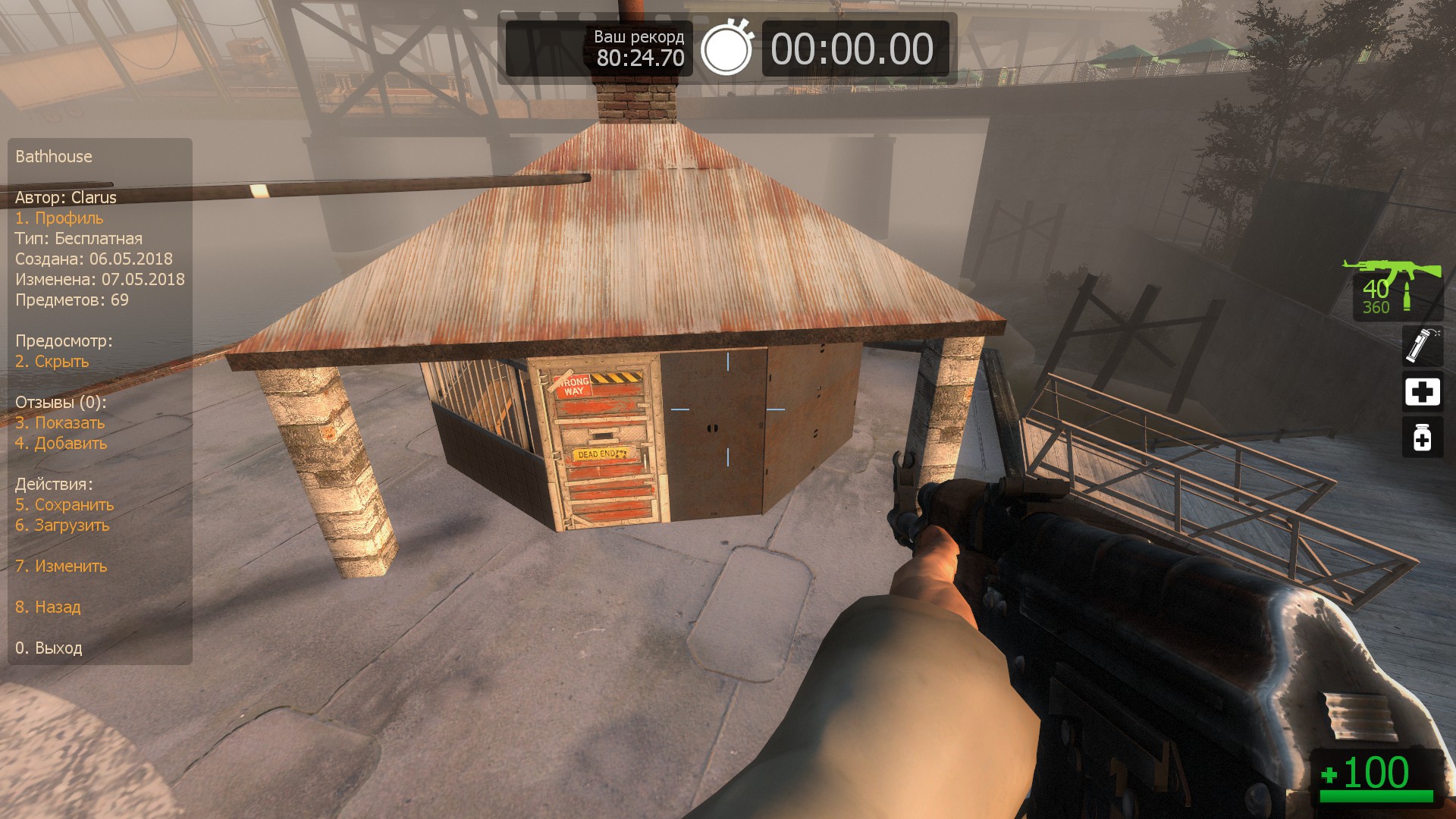Select the pain pills bottle slot
Viewport: 1456px width, 819px height.
pyautogui.click(x=1422, y=438)
